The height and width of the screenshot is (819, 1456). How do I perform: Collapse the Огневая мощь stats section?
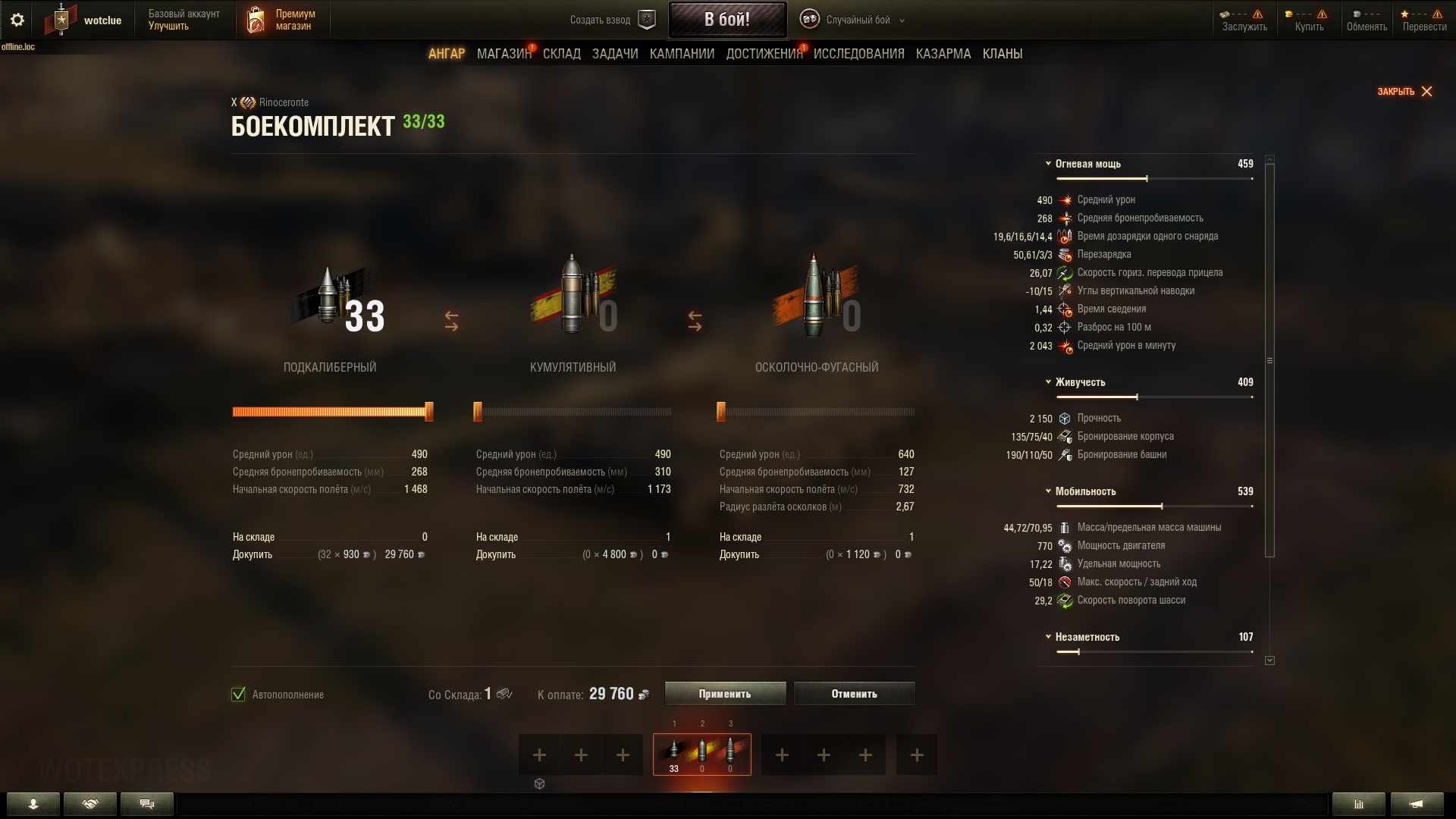pos(1048,164)
